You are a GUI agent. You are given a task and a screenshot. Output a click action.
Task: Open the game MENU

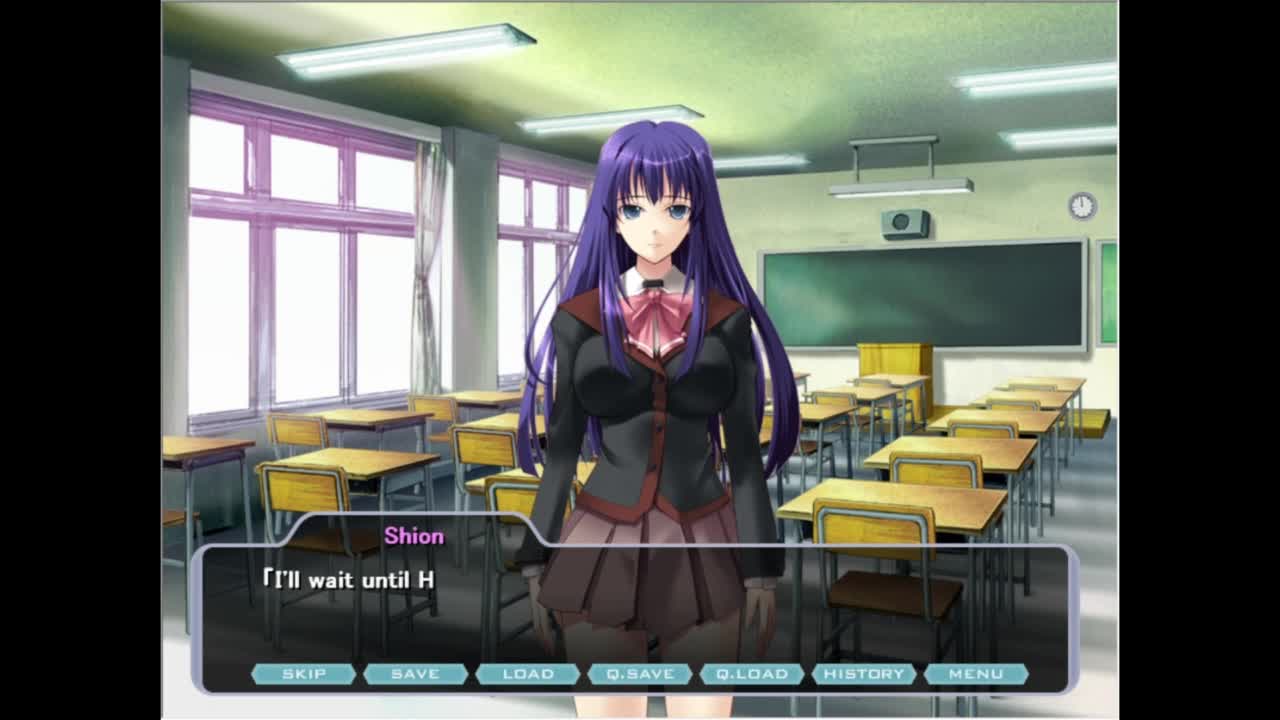click(976, 674)
